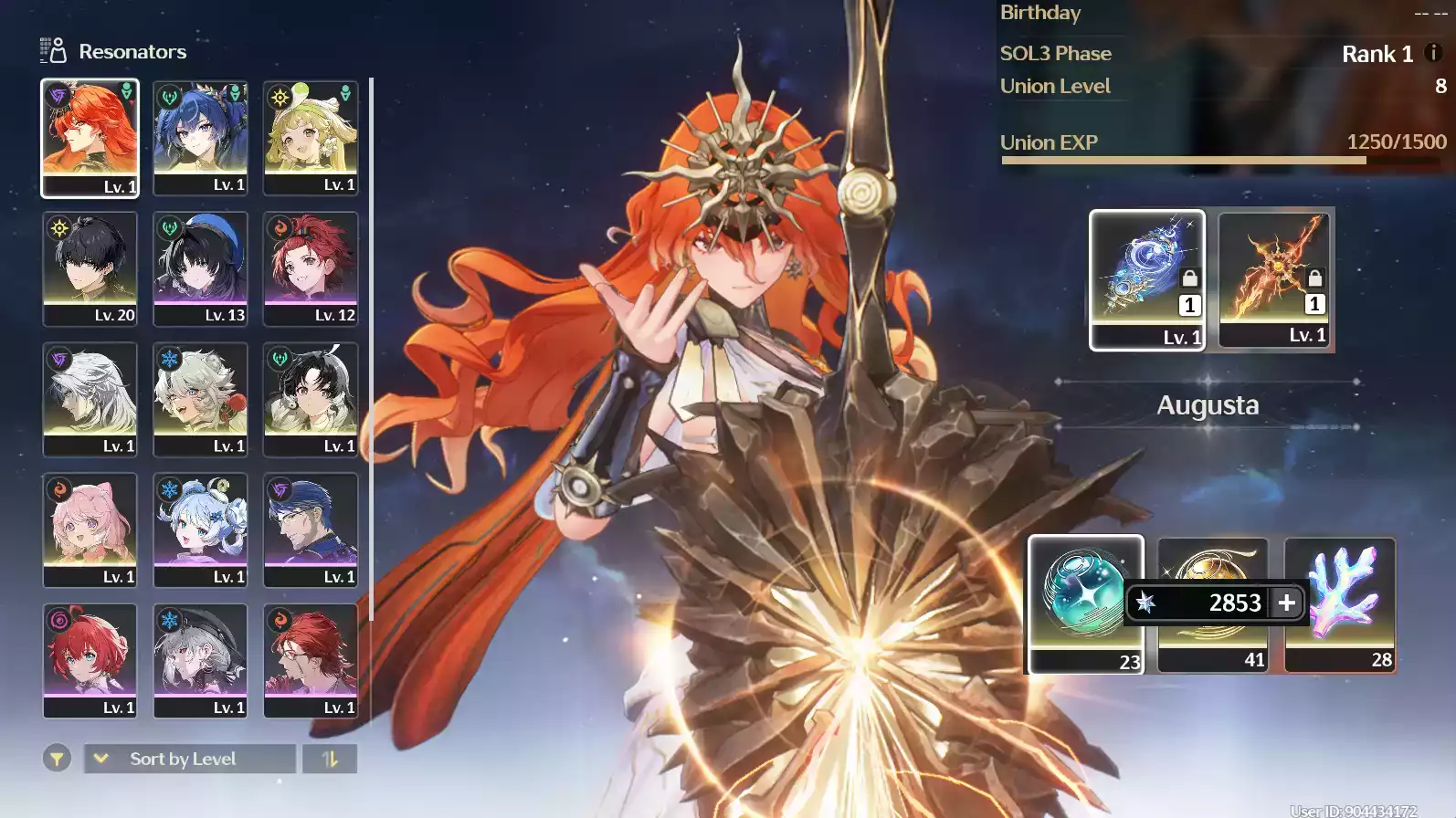Show SOL3 Phase rank info

tap(1433, 53)
